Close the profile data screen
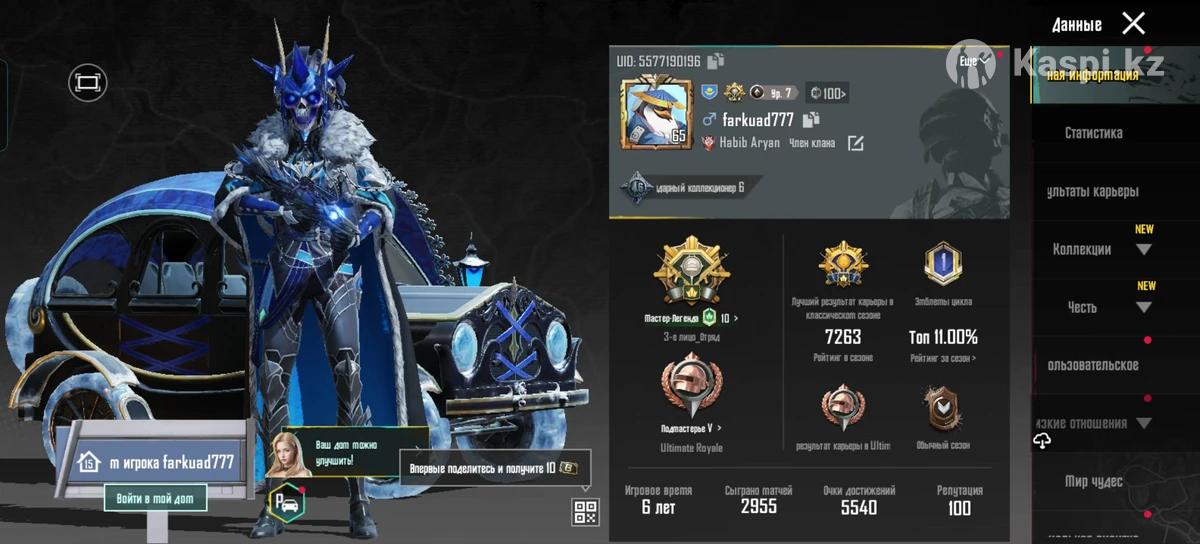This screenshot has height=544, width=1200. click(1133, 24)
